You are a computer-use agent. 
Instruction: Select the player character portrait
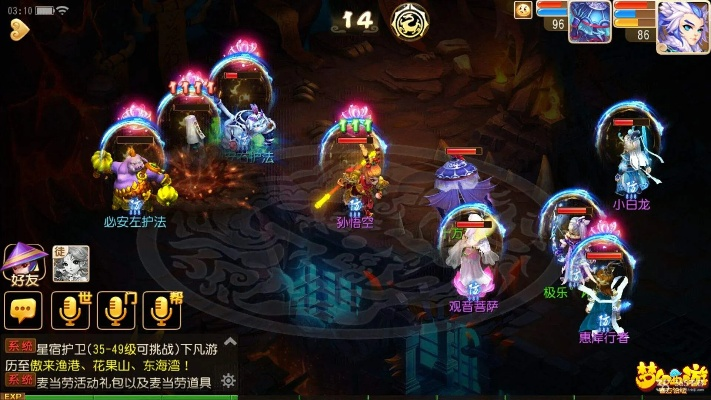[x=683, y=27]
